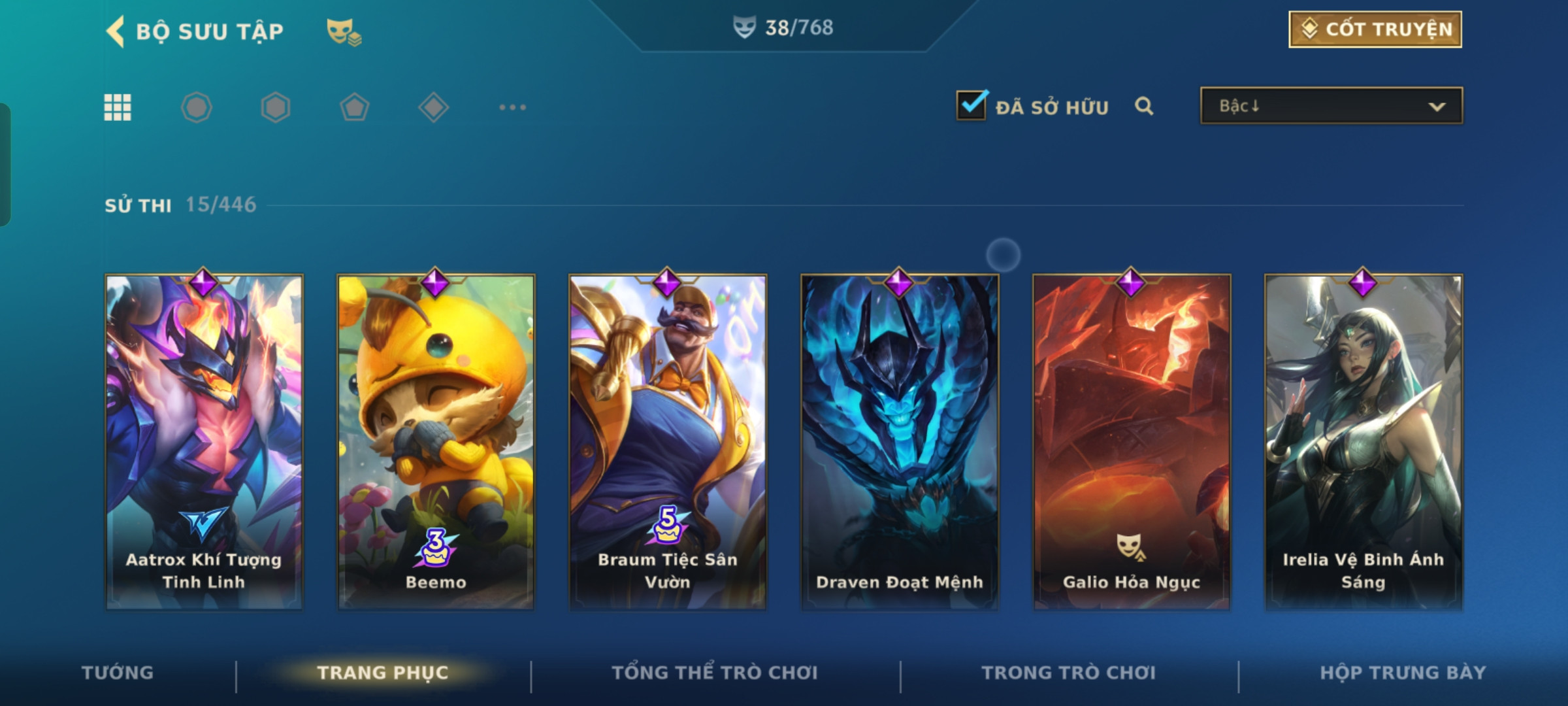Show more rarity filters via three dots
Viewport: 1568px width, 706px height.
tap(512, 107)
